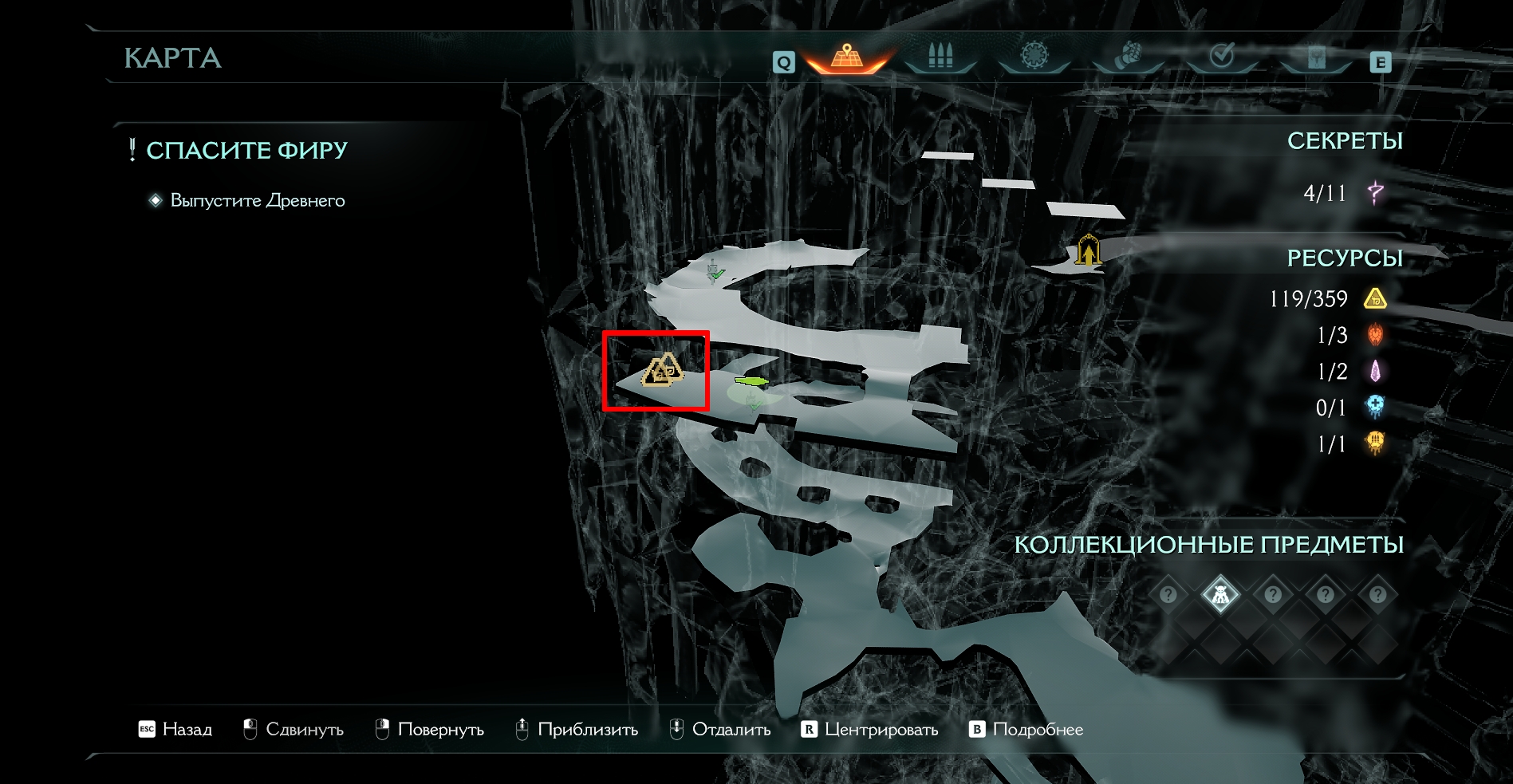Image resolution: width=1513 pixels, height=784 pixels.
Task: Open the checkmark tab
Action: [x=1222, y=57]
